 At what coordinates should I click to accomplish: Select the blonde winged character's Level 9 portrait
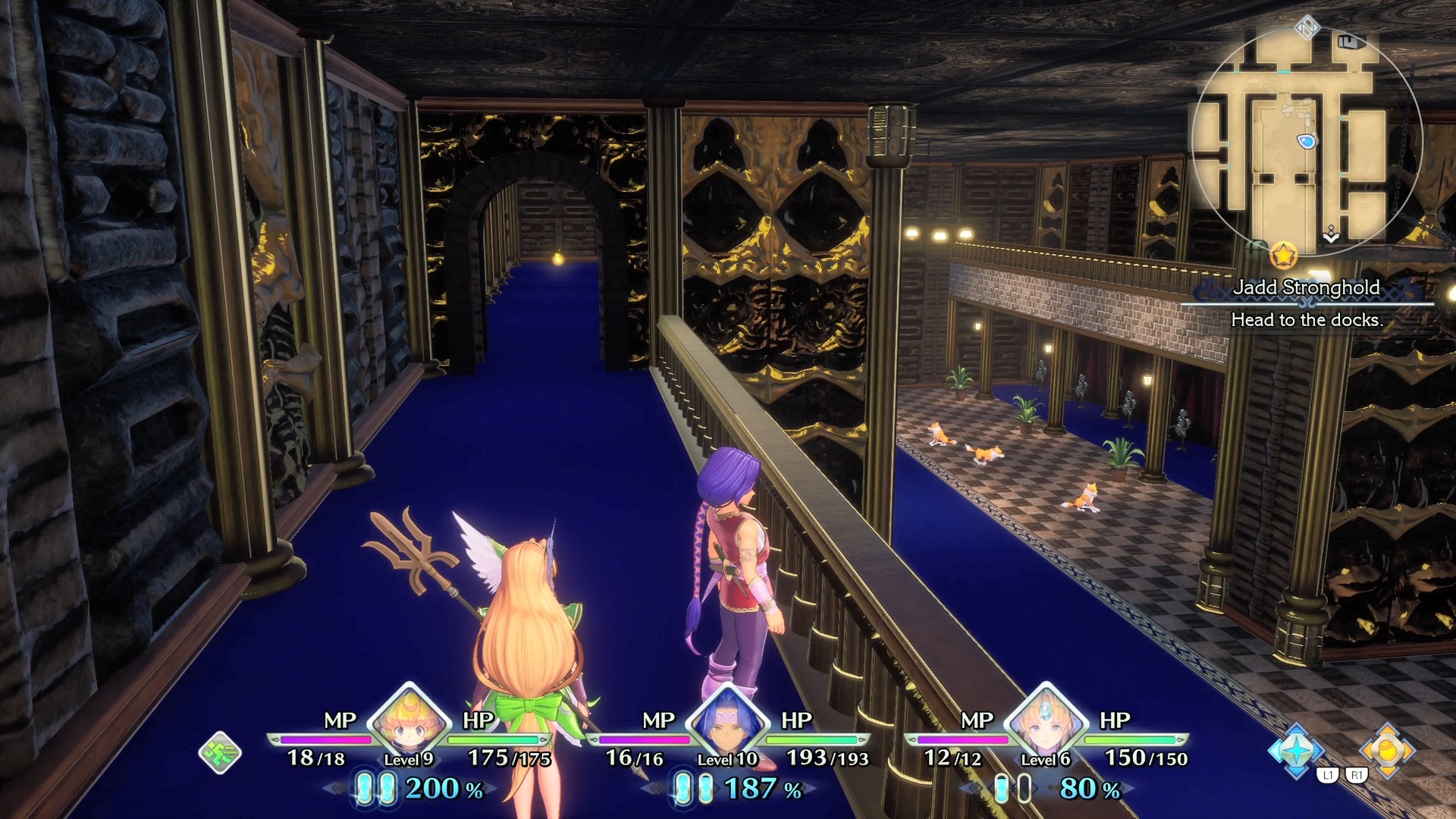click(x=410, y=722)
